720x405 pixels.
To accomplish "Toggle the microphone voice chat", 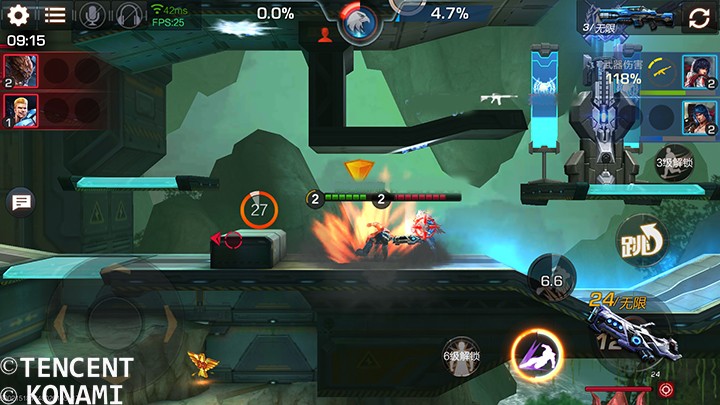I will tap(93, 15).
